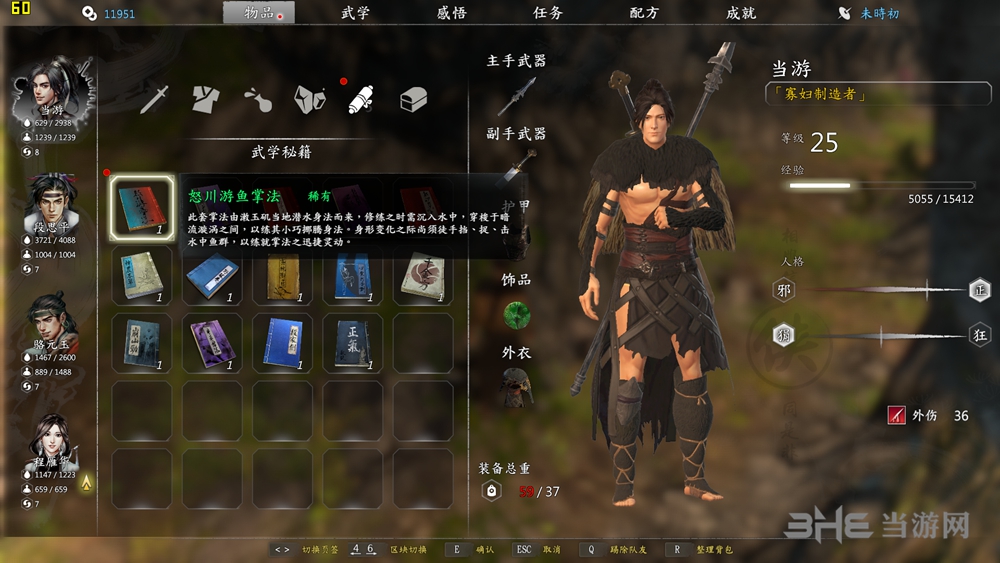Viewport: 1000px width, 563px height.
Task: Show the clothing armor category
Action: click(x=206, y=99)
